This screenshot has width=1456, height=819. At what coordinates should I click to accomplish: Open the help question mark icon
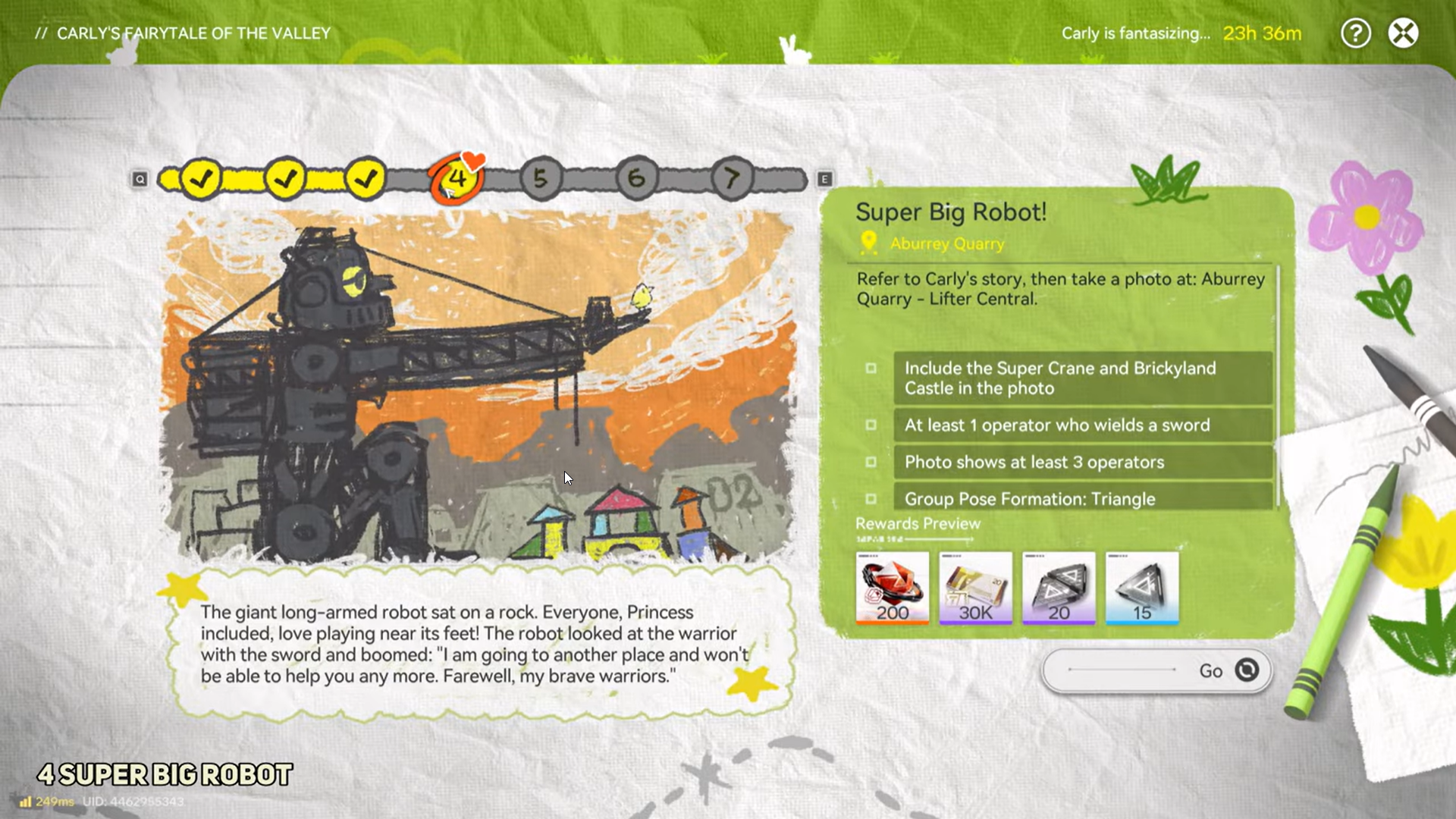click(x=1356, y=33)
